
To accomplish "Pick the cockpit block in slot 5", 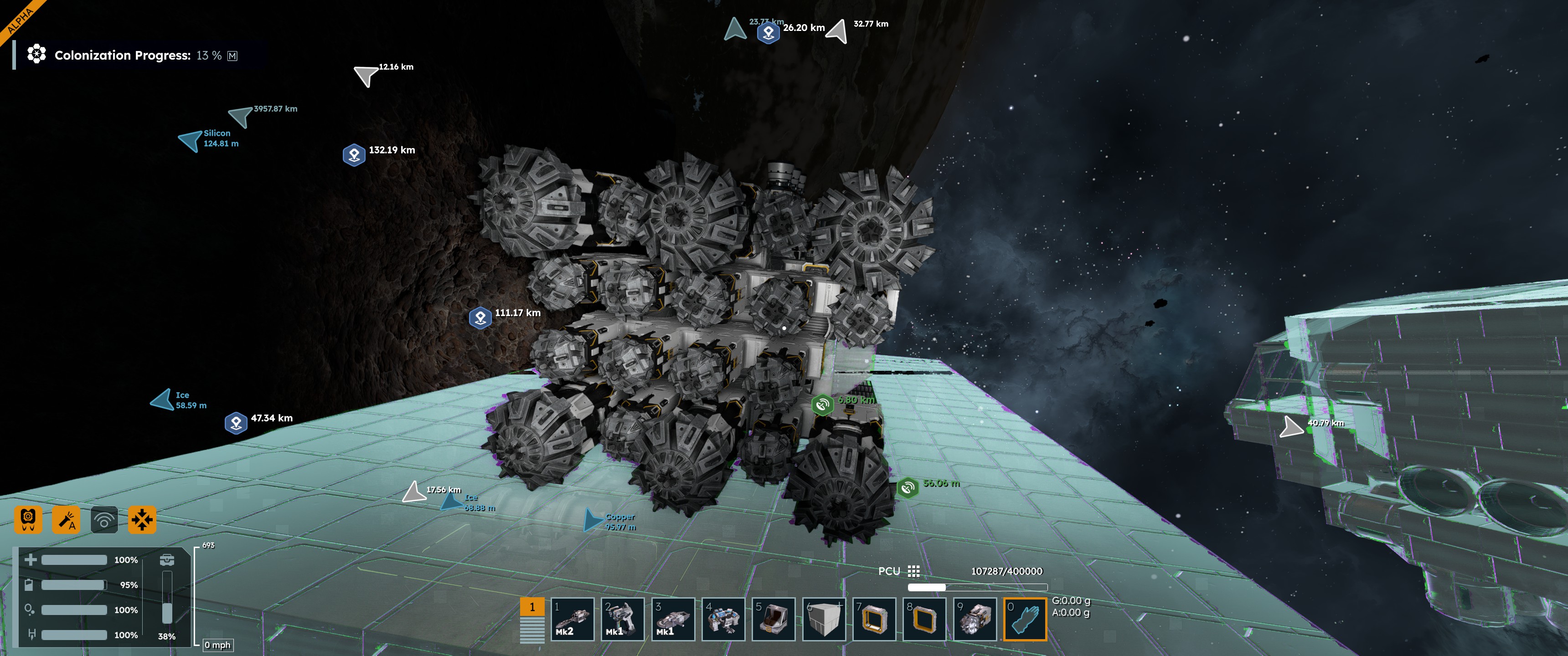I will (773, 619).
